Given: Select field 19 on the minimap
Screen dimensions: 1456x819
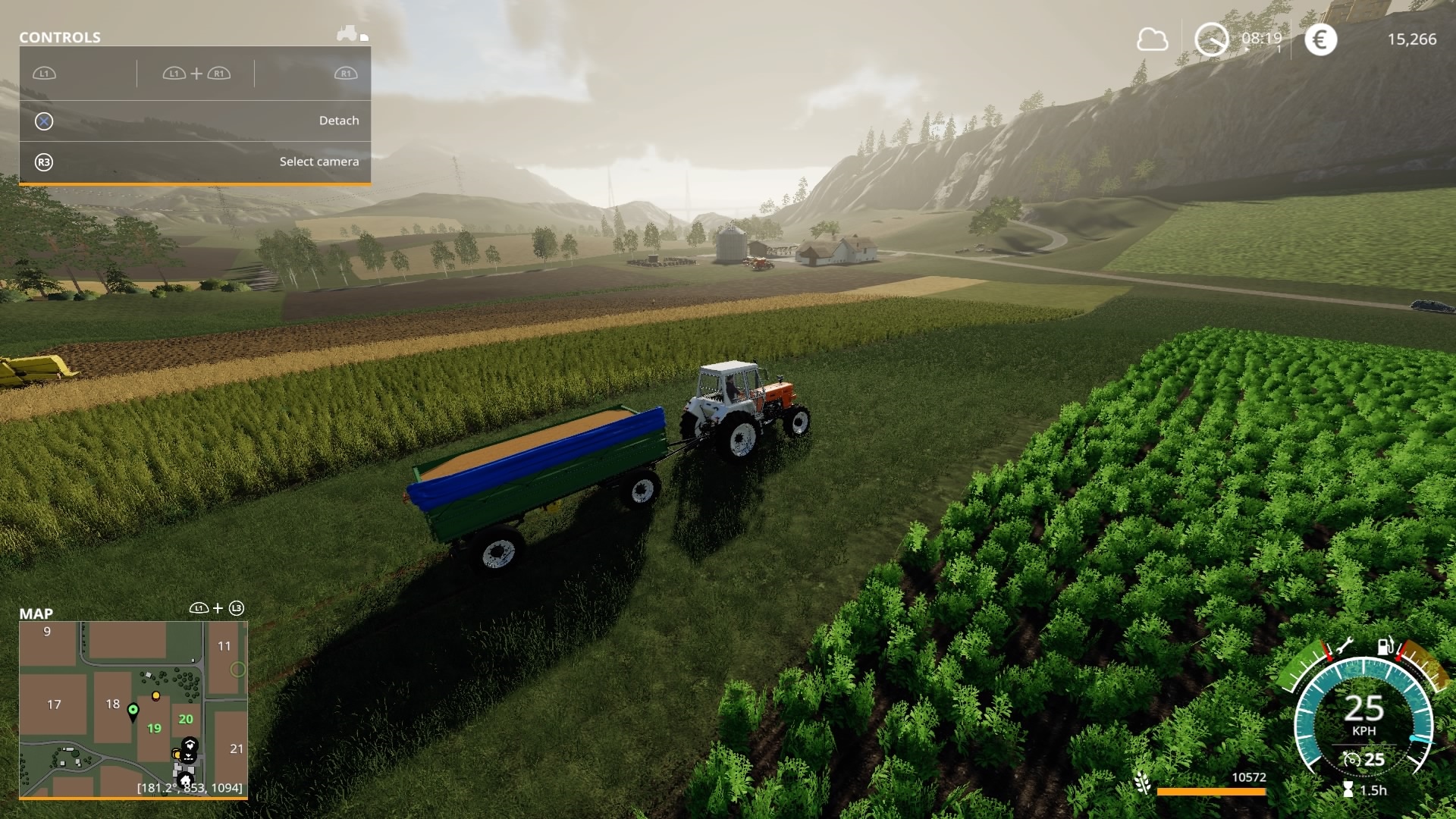Looking at the screenshot, I should pyautogui.click(x=154, y=728).
